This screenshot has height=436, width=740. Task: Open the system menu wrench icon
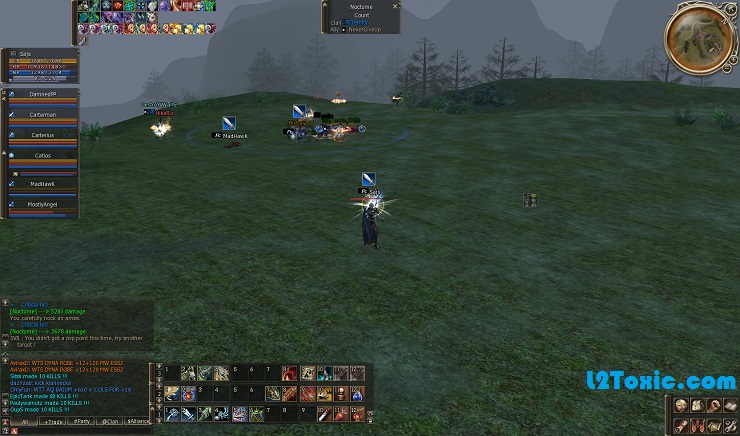point(729,425)
